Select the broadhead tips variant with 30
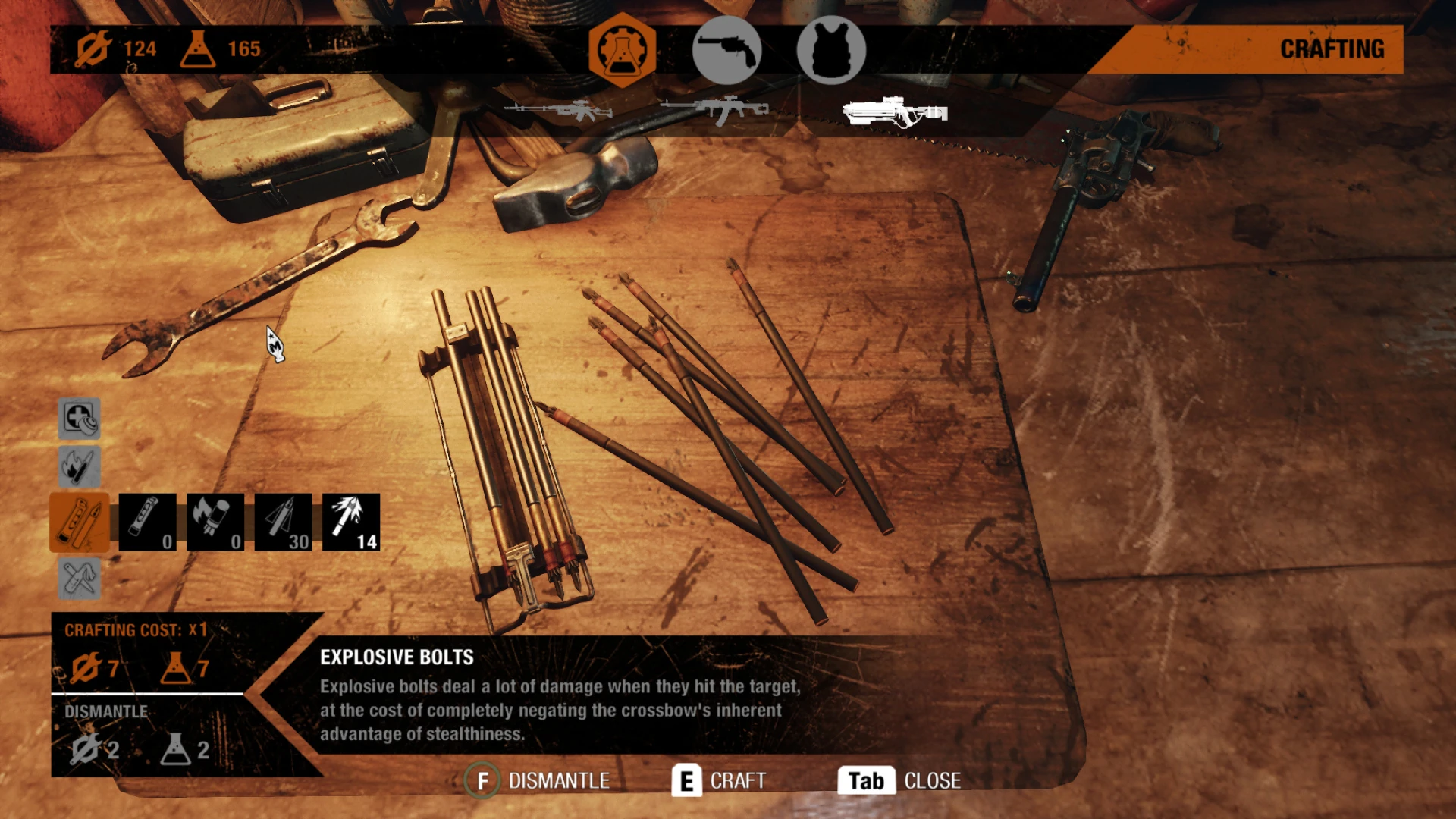The width and height of the screenshot is (1456, 819). click(x=284, y=520)
